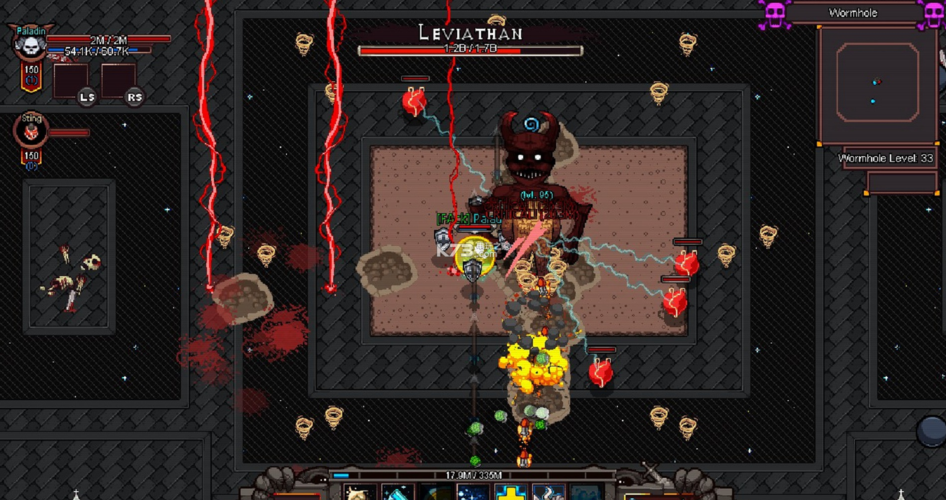Select the Sting companion portrait
The height and width of the screenshot is (500, 946).
pyautogui.click(x=31, y=132)
